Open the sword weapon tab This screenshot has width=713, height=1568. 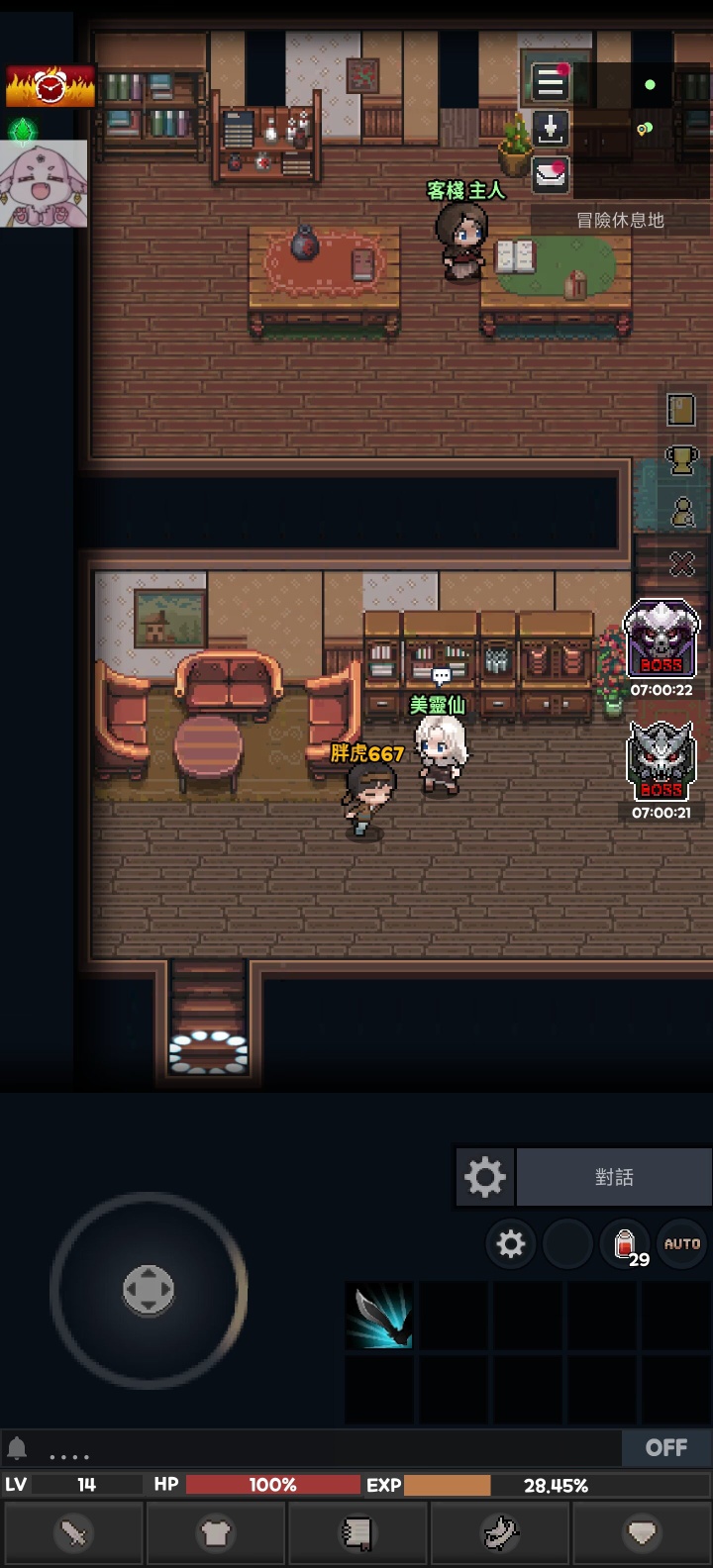click(x=74, y=1534)
